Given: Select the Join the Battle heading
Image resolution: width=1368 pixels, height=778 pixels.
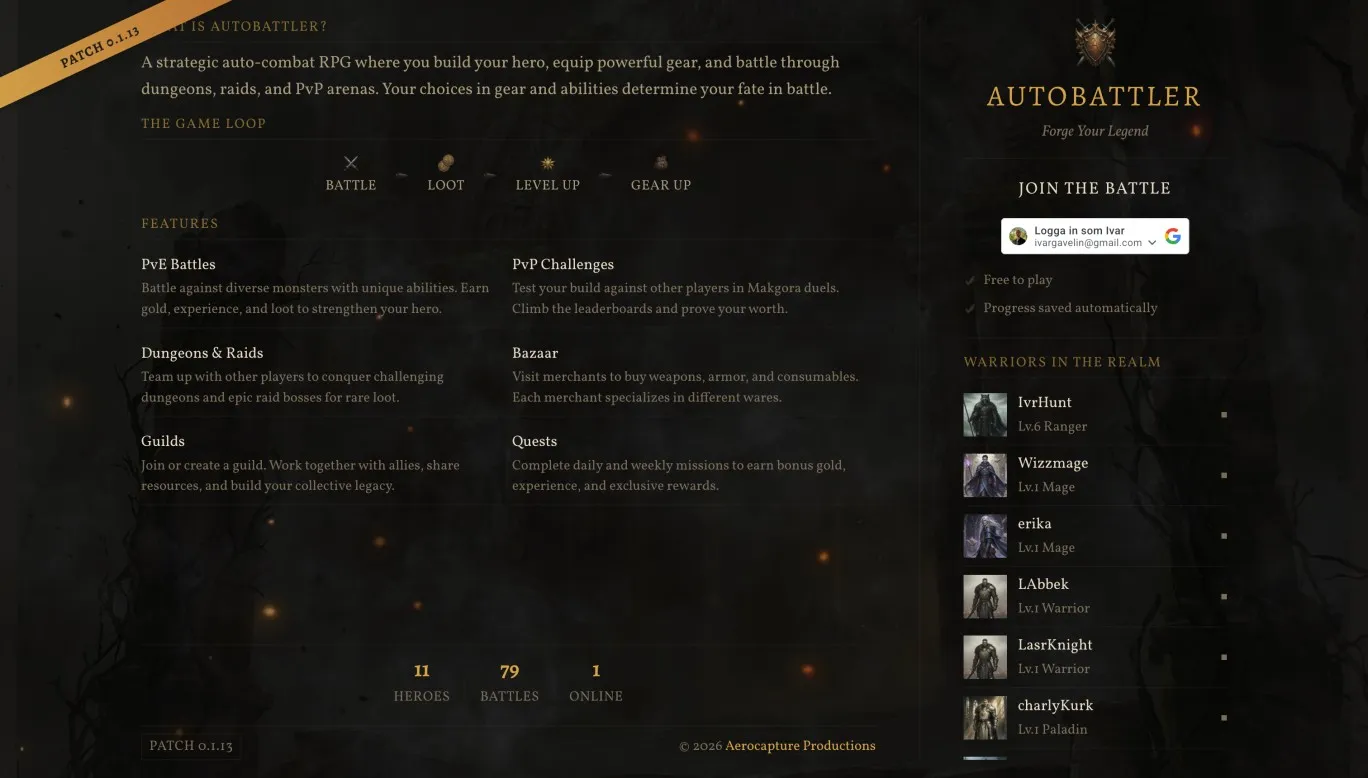Looking at the screenshot, I should pos(1094,188).
